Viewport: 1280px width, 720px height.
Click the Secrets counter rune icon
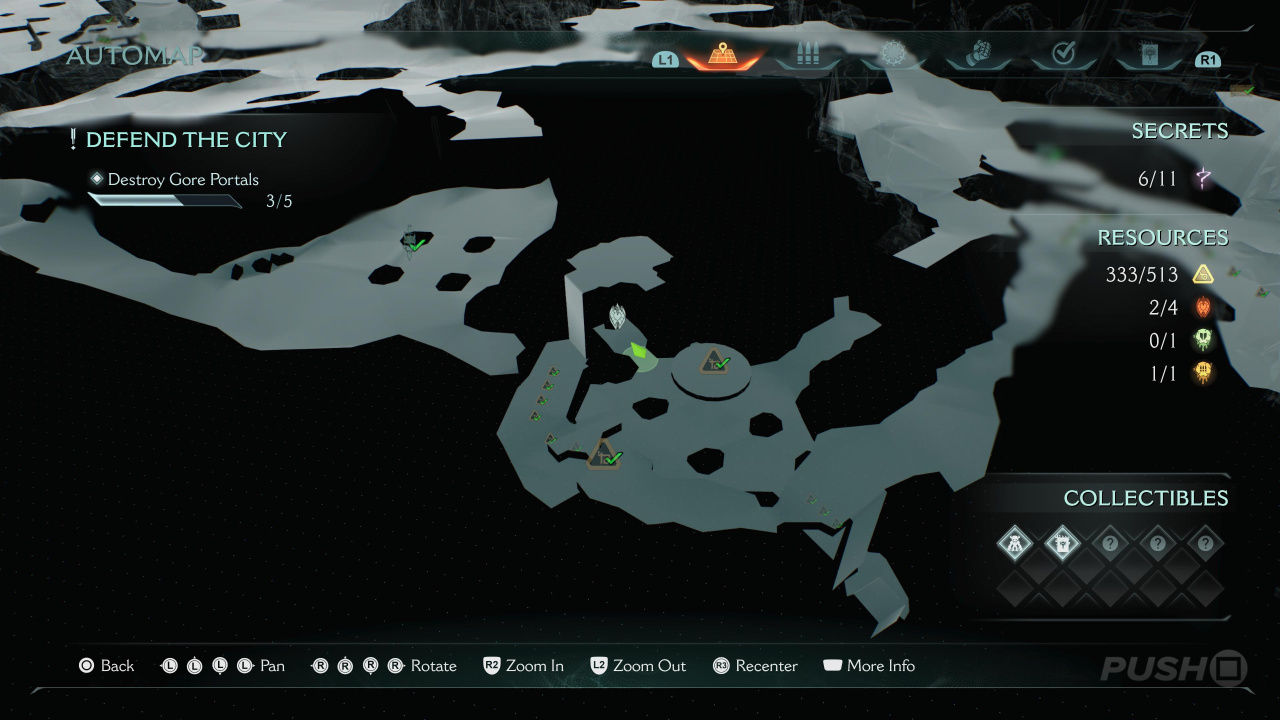1203,180
